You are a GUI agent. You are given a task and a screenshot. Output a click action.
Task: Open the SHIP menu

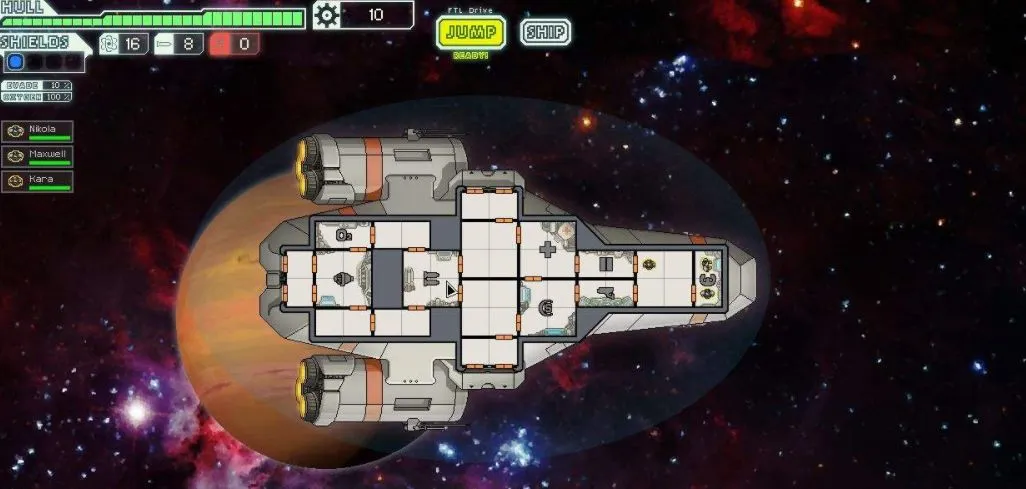click(x=545, y=32)
